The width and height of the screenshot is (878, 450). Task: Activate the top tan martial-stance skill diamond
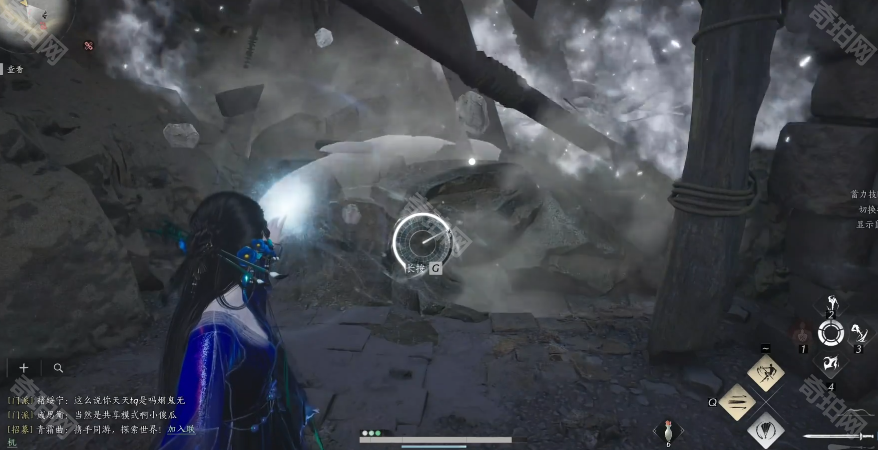[x=766, y=374]
